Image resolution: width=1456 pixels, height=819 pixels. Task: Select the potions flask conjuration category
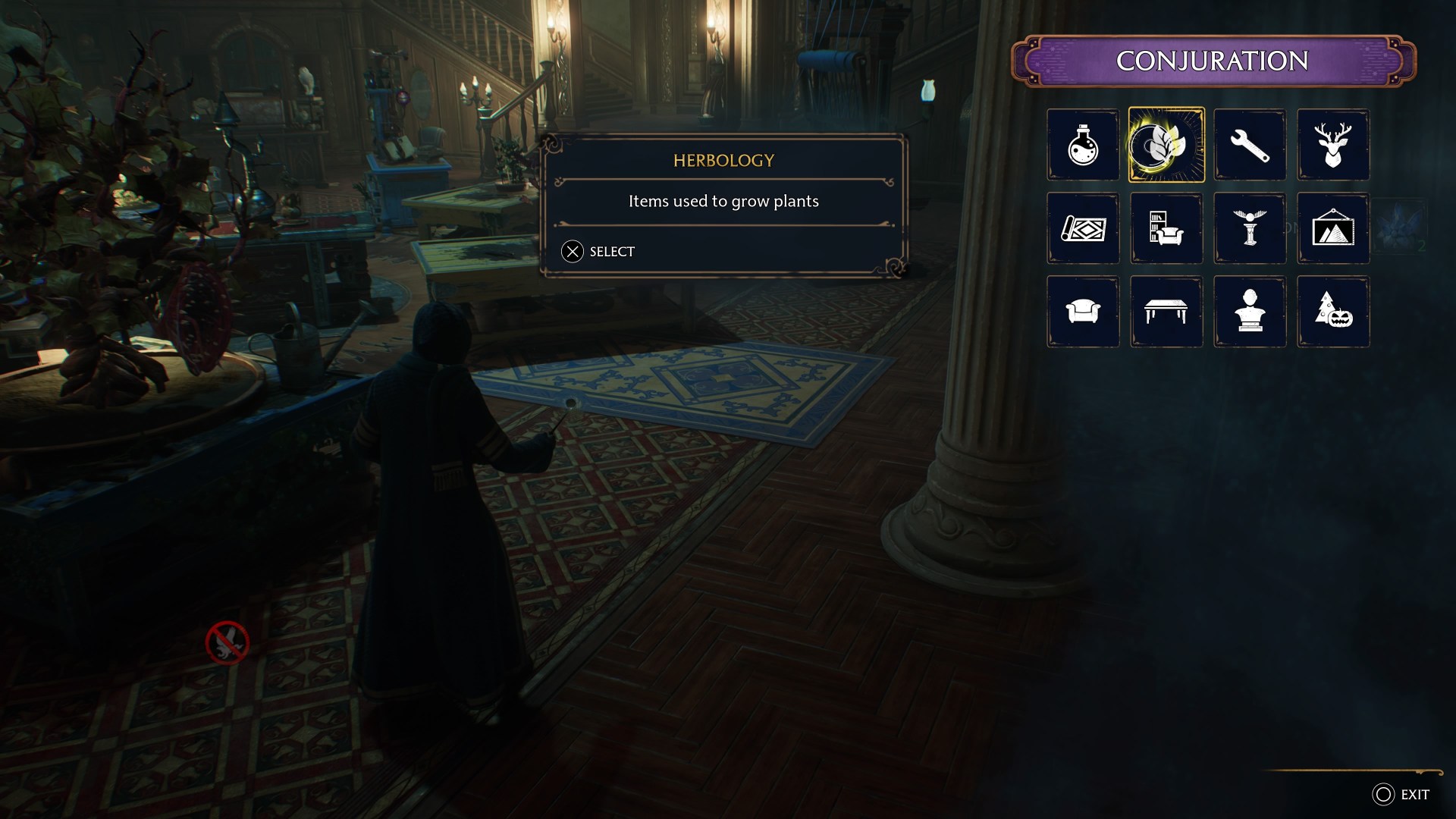[x=1083, y=145]
